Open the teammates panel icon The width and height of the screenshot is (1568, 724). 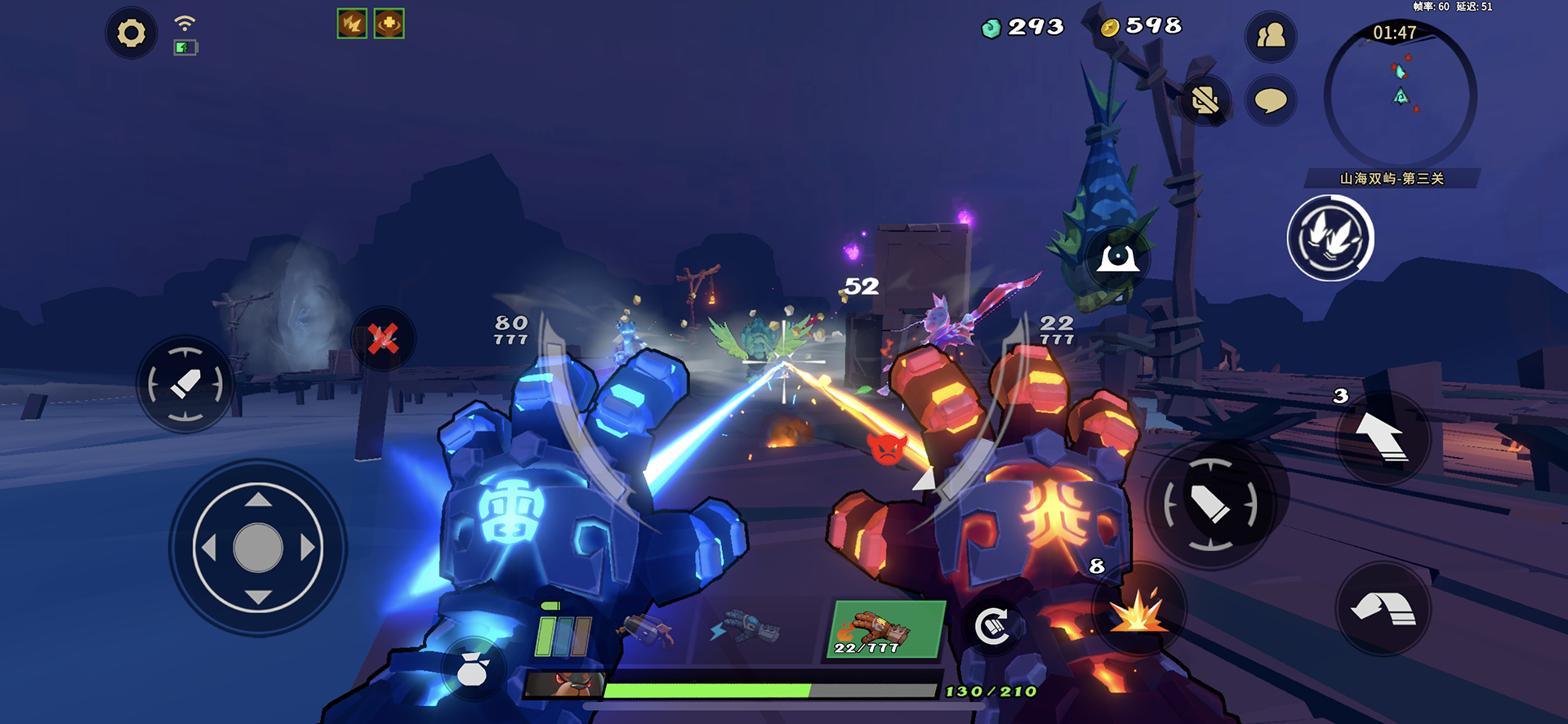[x=1270, y=36]
